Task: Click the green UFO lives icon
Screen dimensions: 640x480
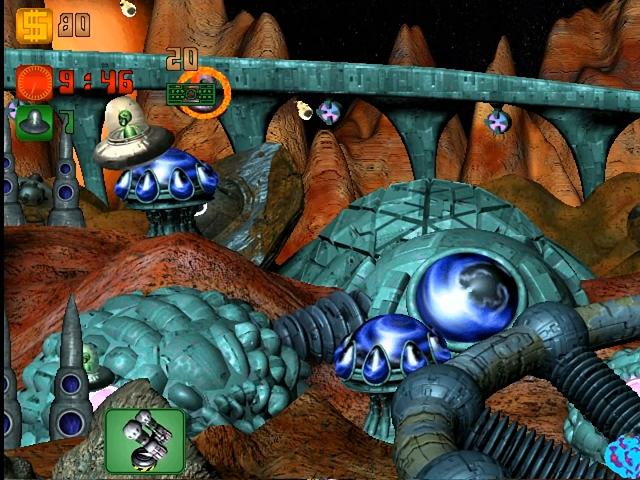Action: (34, 122)
